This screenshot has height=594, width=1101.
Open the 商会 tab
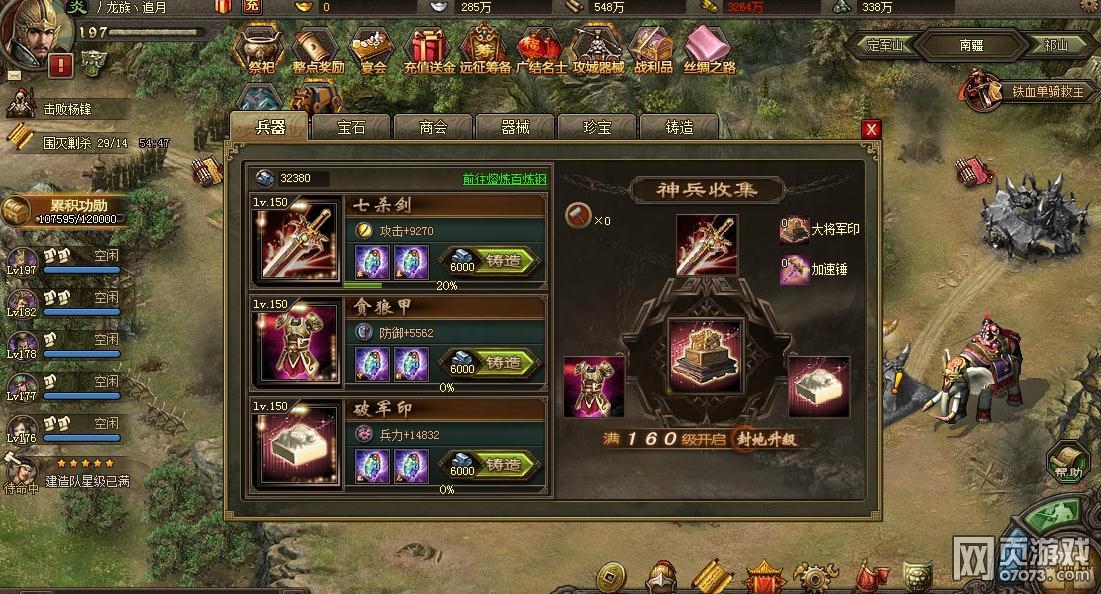click(x=433, y=128)
